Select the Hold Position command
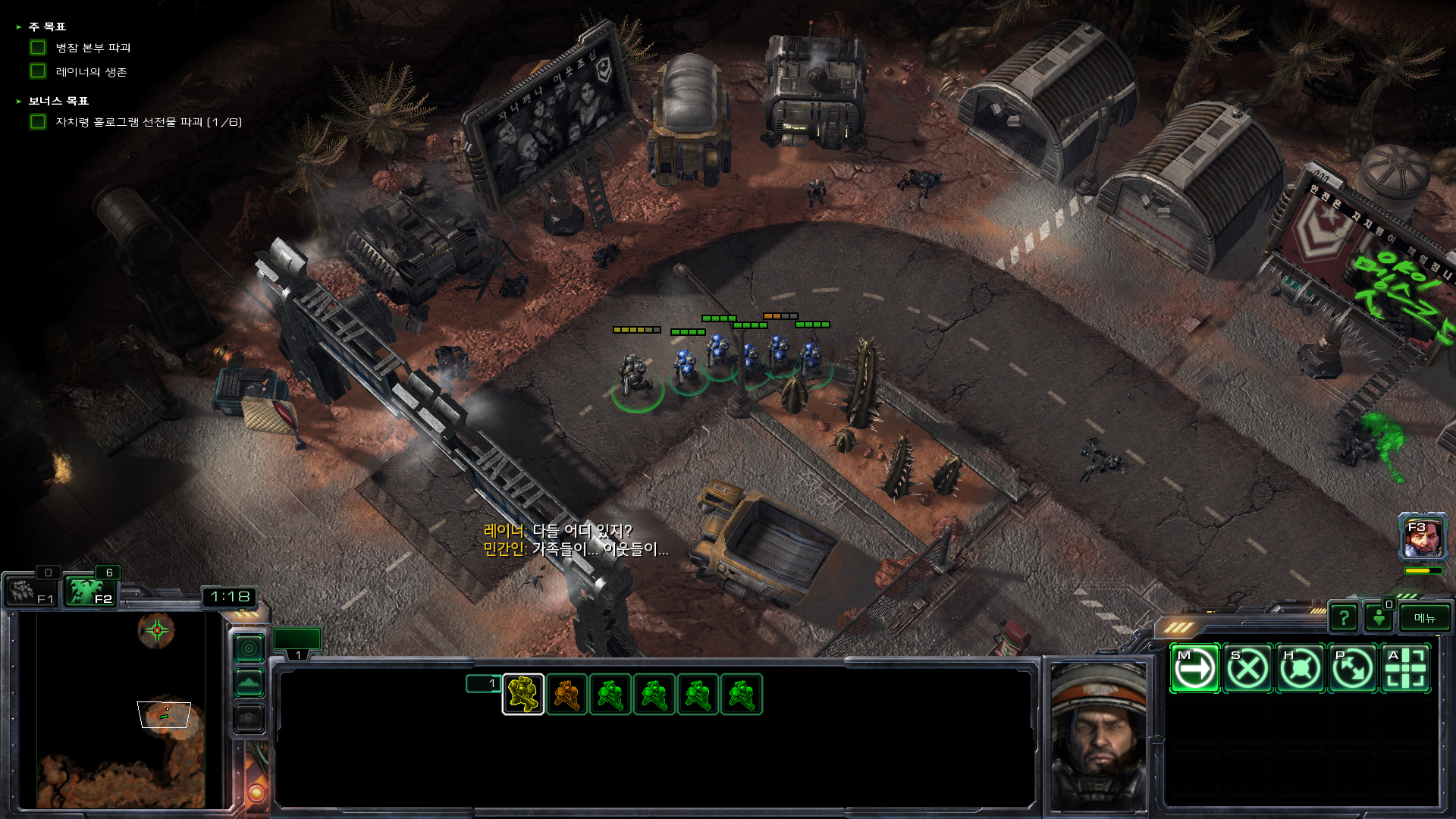Viewport: 1456px width, 819px height. tap(1300, 669)
